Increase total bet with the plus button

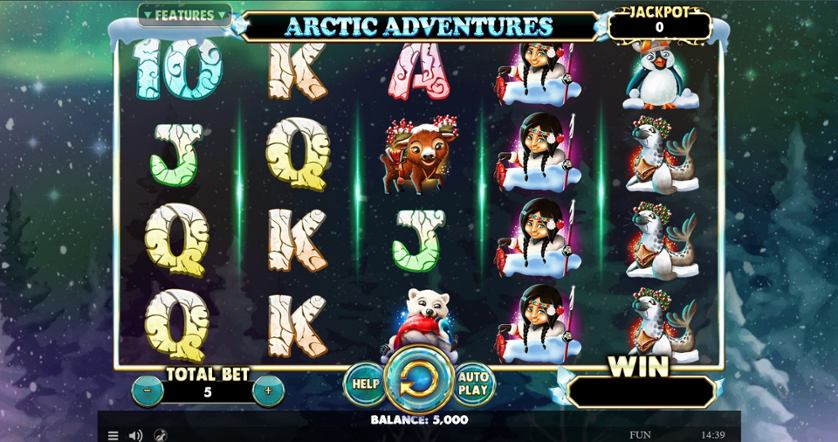pyautogui.click(x=268, y=391)
